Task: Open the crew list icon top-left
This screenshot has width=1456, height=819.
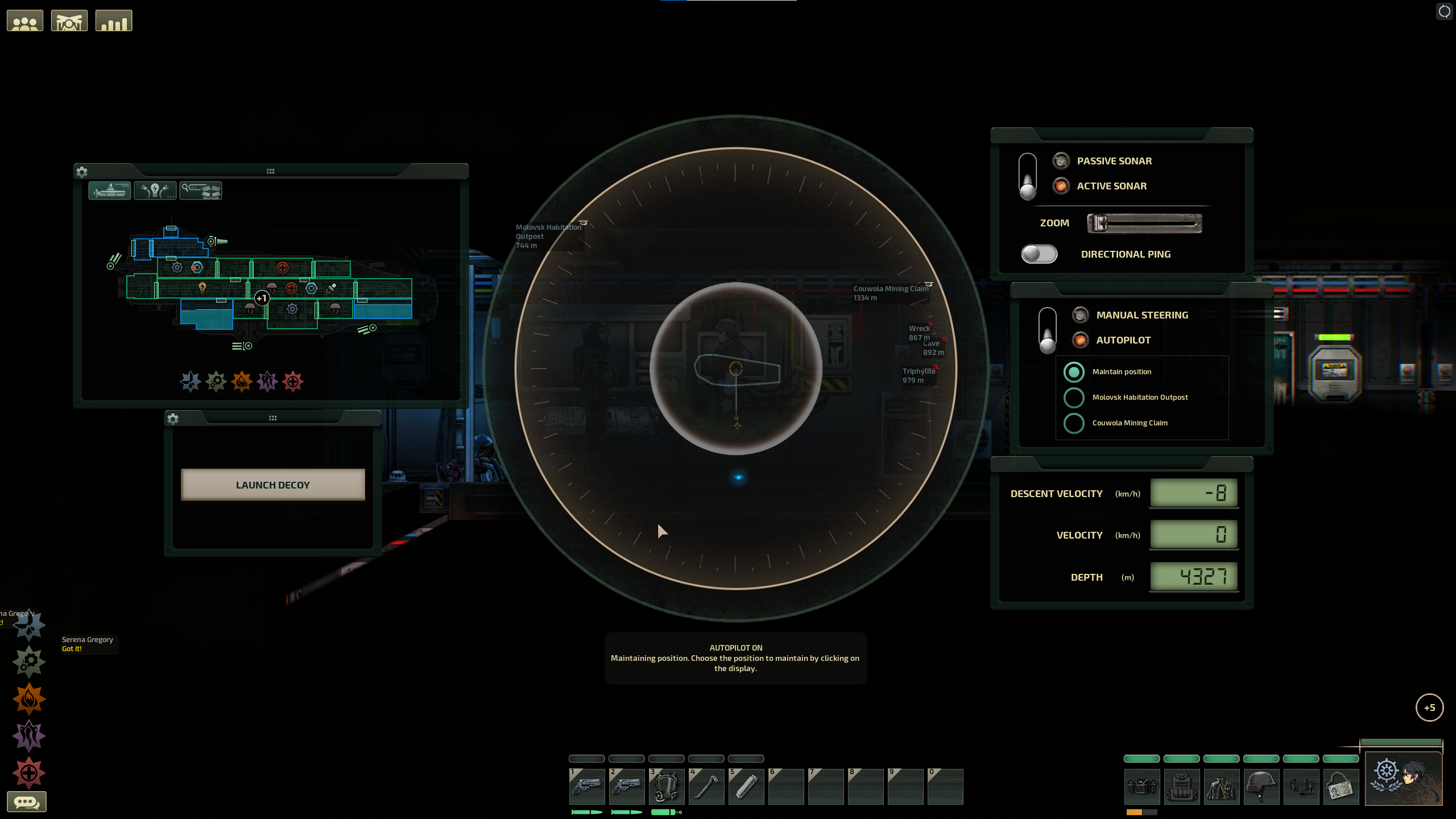Action: point(25,20)
